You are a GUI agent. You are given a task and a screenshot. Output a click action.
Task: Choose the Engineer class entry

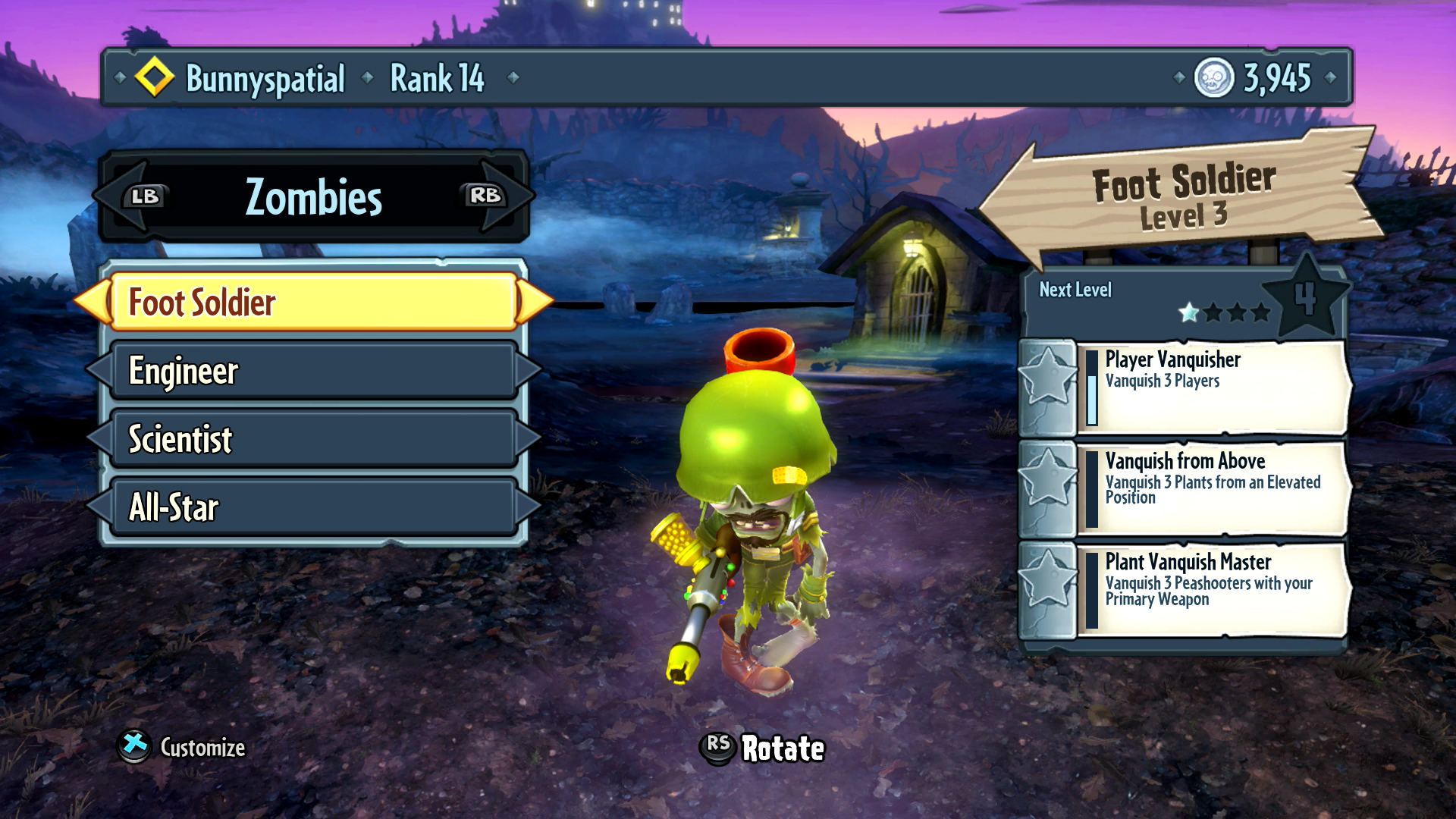312,370
